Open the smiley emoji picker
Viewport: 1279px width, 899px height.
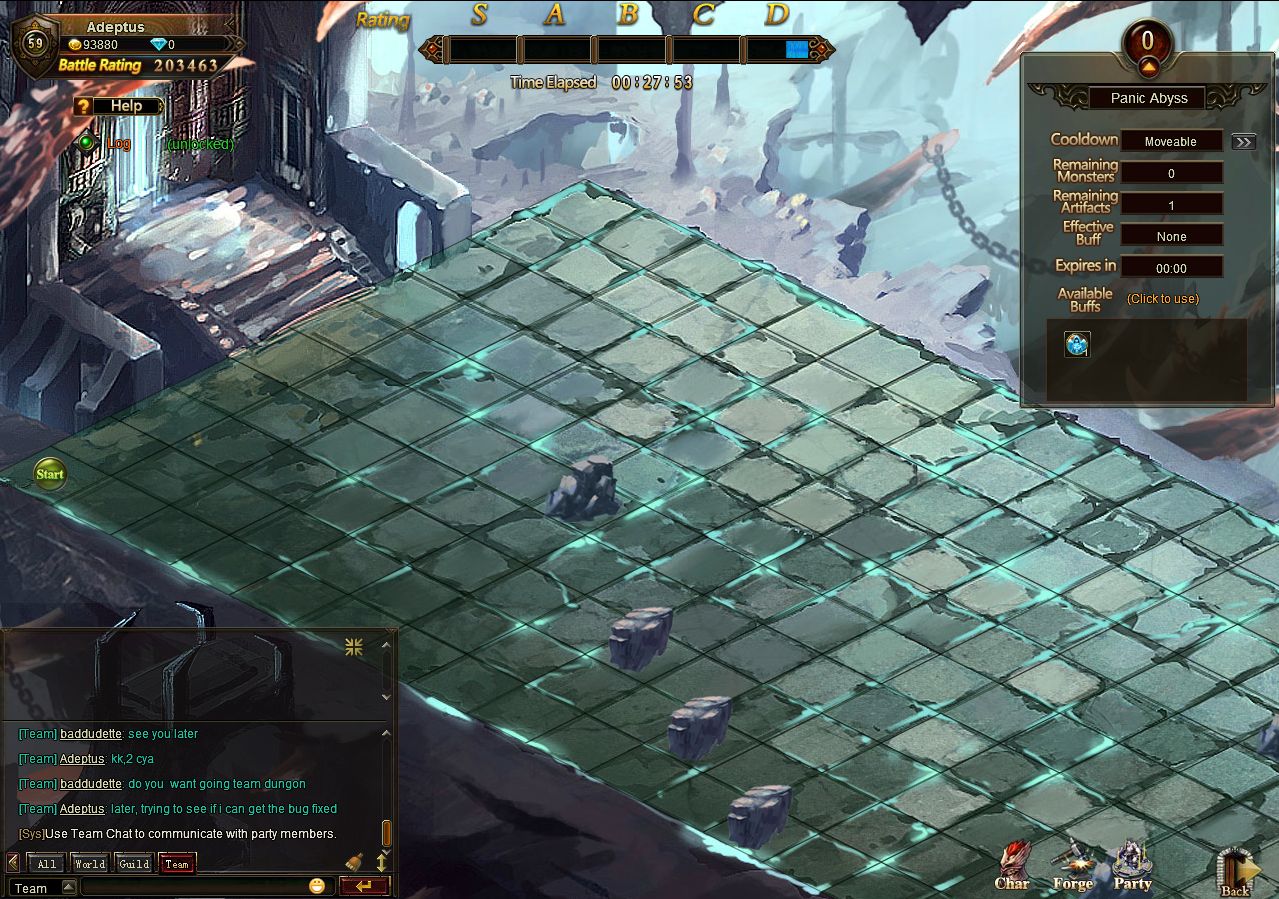317,886
